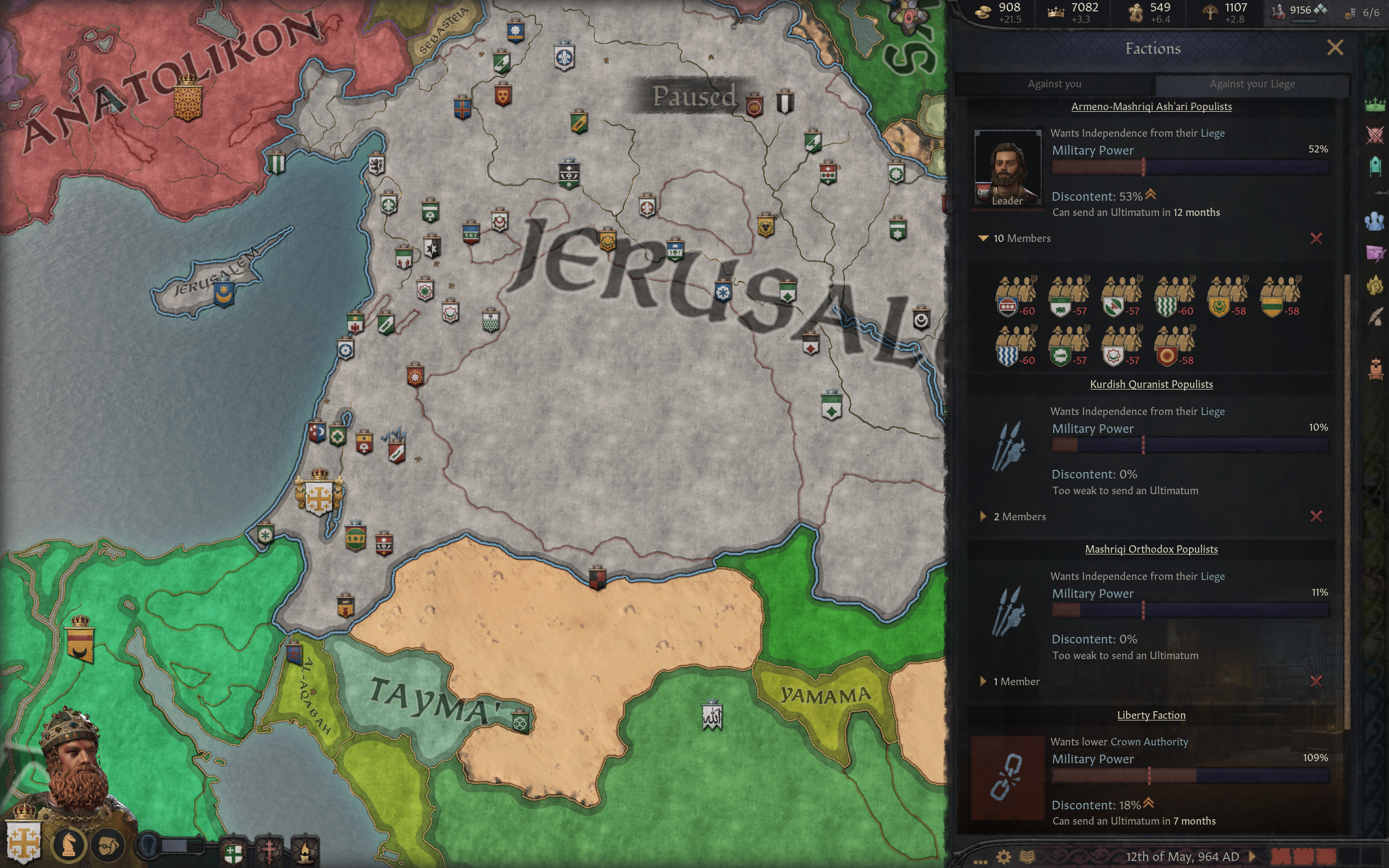Open the encyclopedia book icon
The image size is (1389, 868).
click(1027, 857)
